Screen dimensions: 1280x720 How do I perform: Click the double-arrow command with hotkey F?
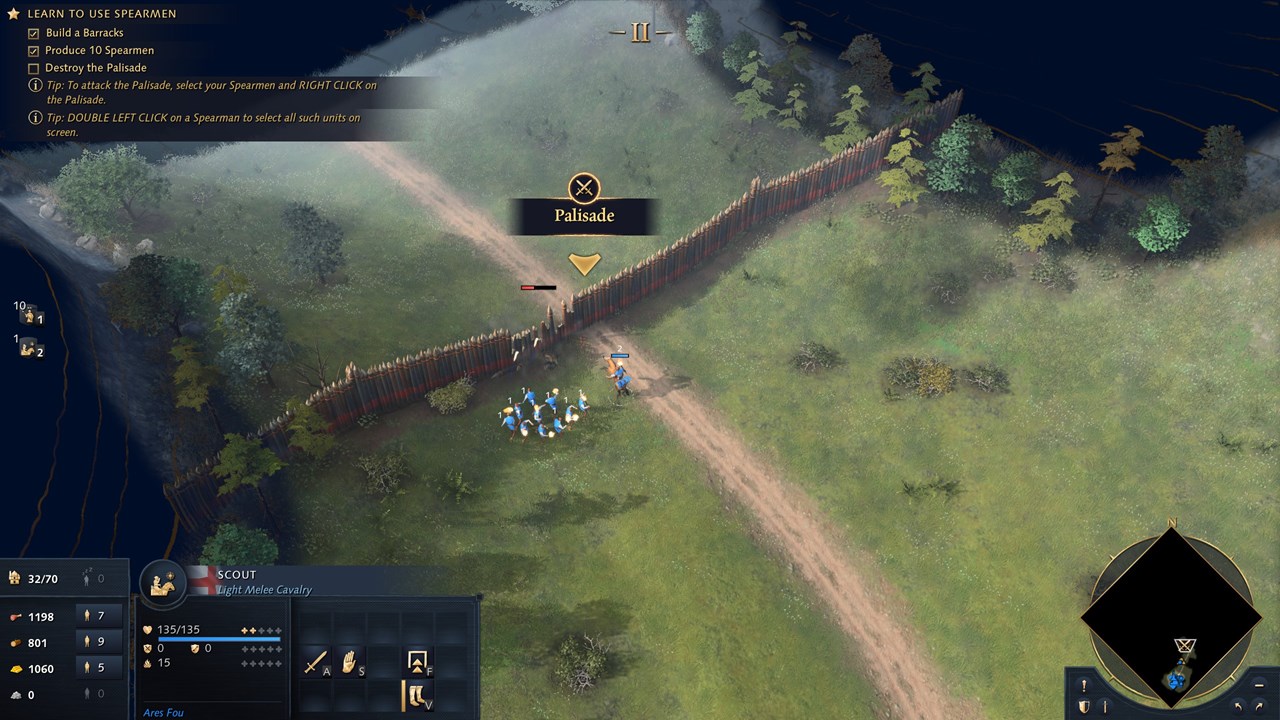point(417,662)
